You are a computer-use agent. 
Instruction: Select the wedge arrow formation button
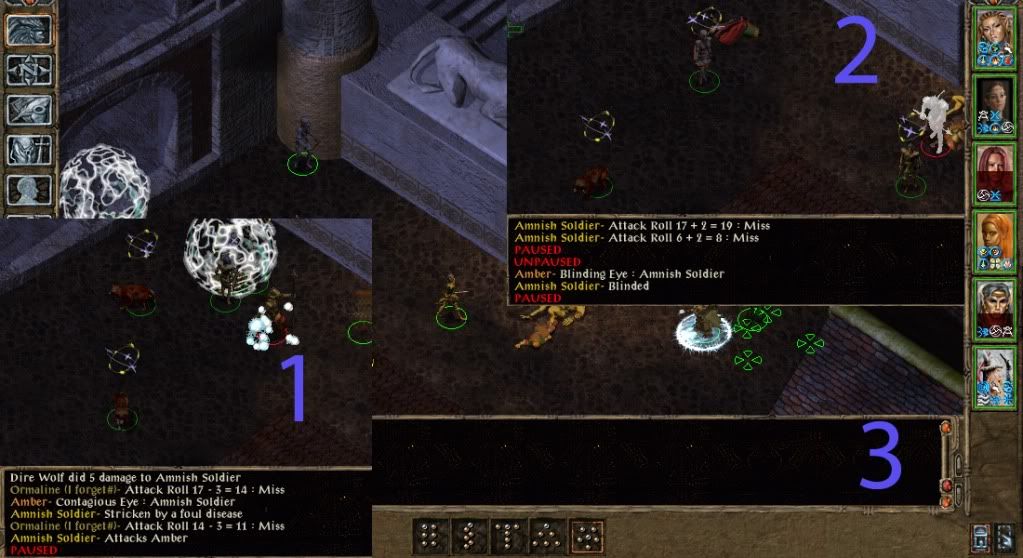(547, 537)
